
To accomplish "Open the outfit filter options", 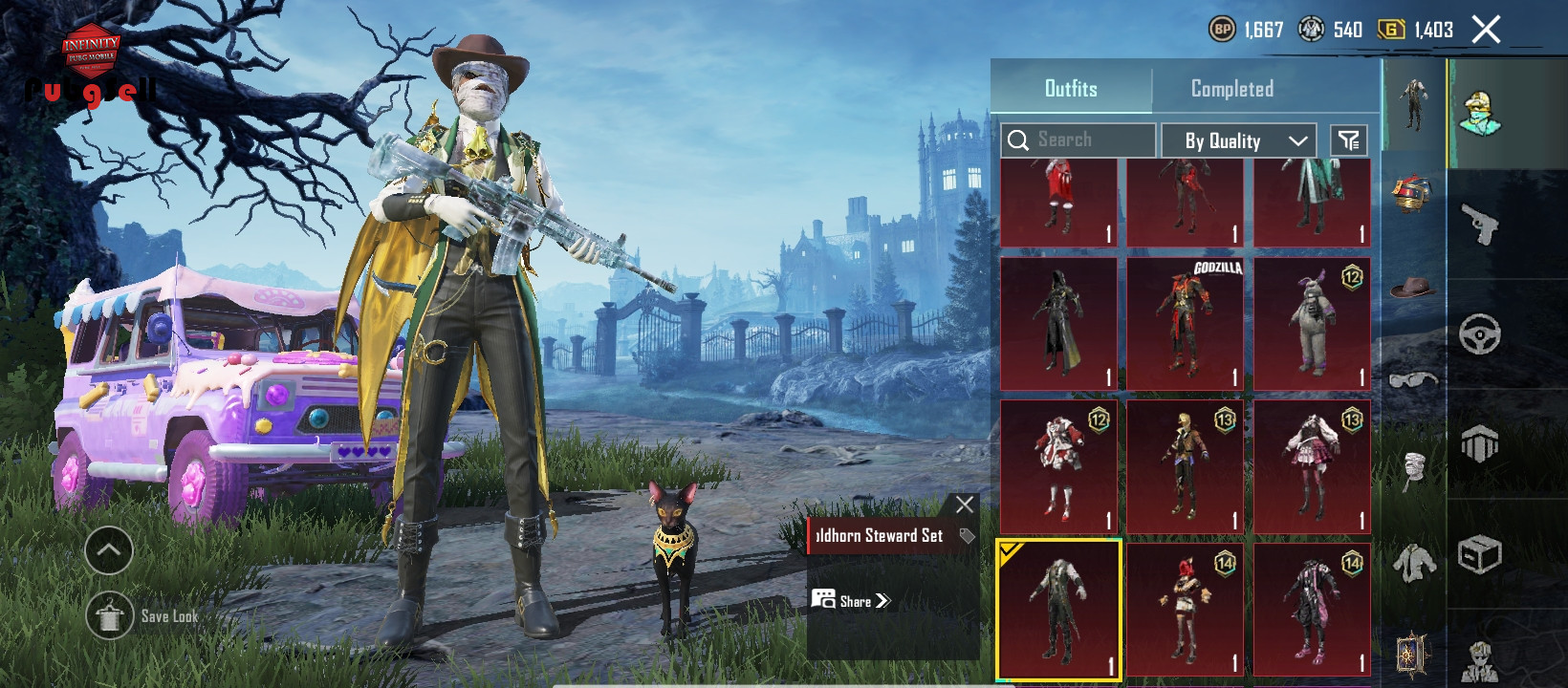I will pos(1348,140).
